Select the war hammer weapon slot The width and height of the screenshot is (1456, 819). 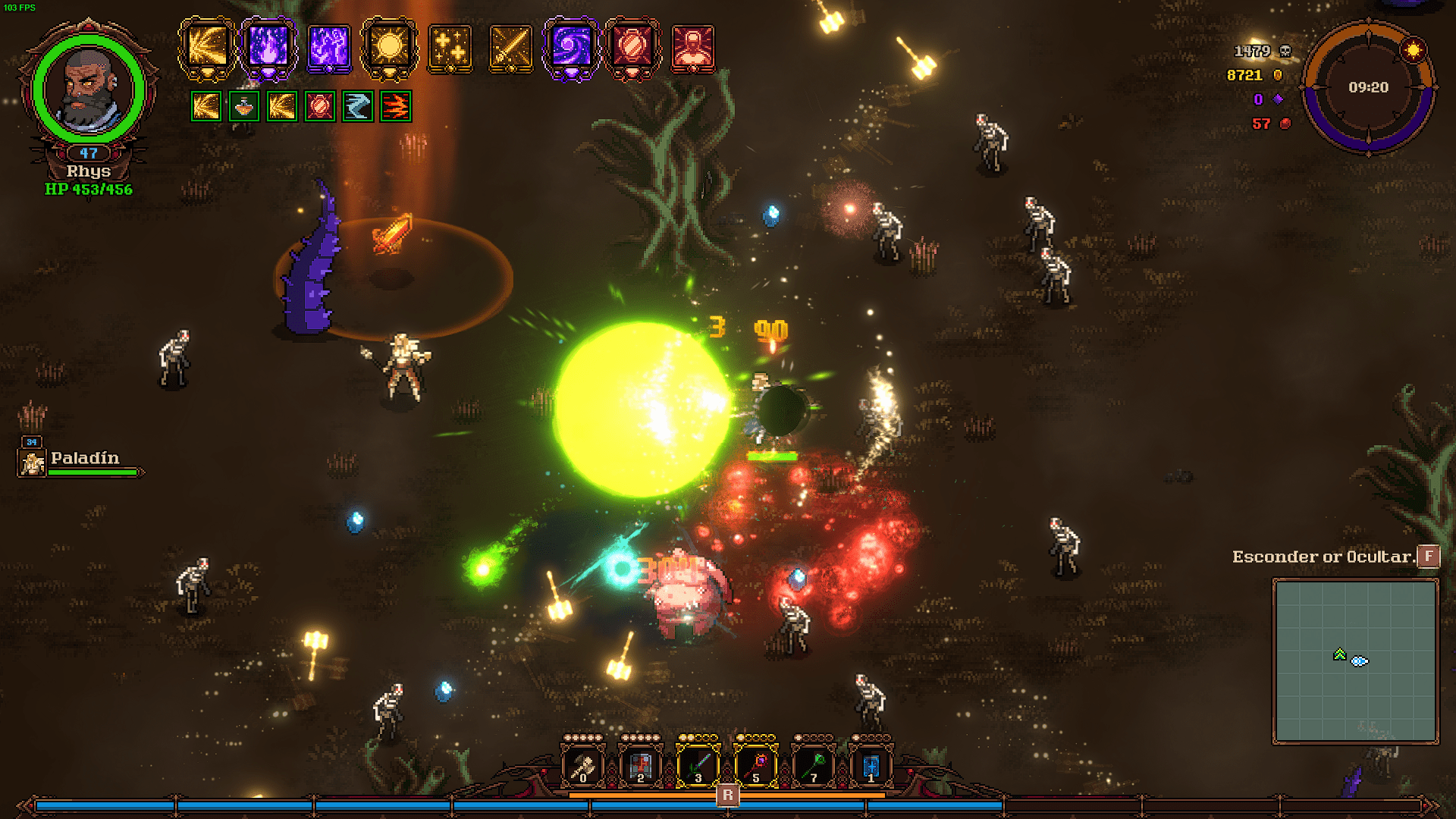coord(582,764)
